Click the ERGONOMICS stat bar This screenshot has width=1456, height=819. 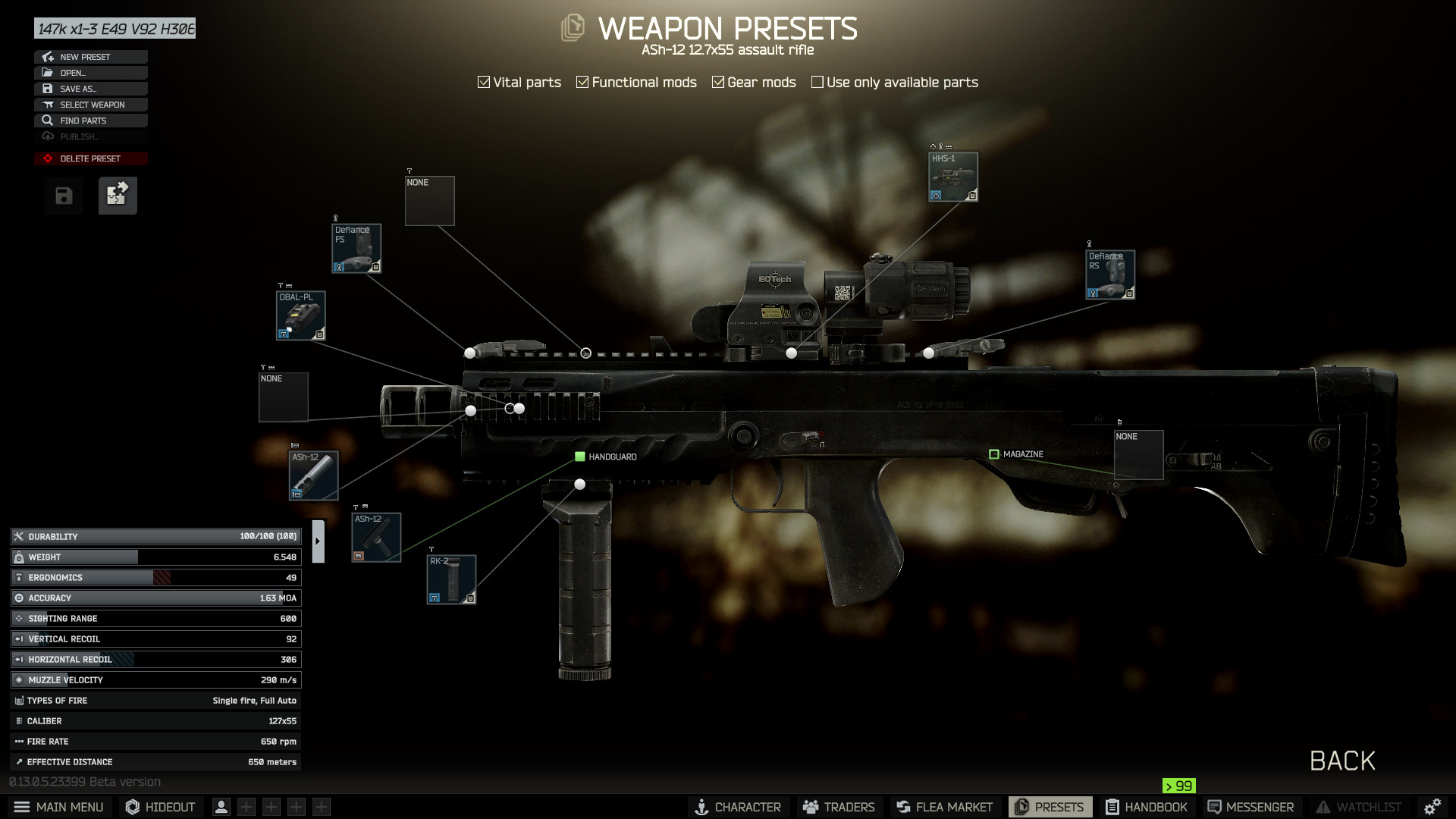pos(152,577)
